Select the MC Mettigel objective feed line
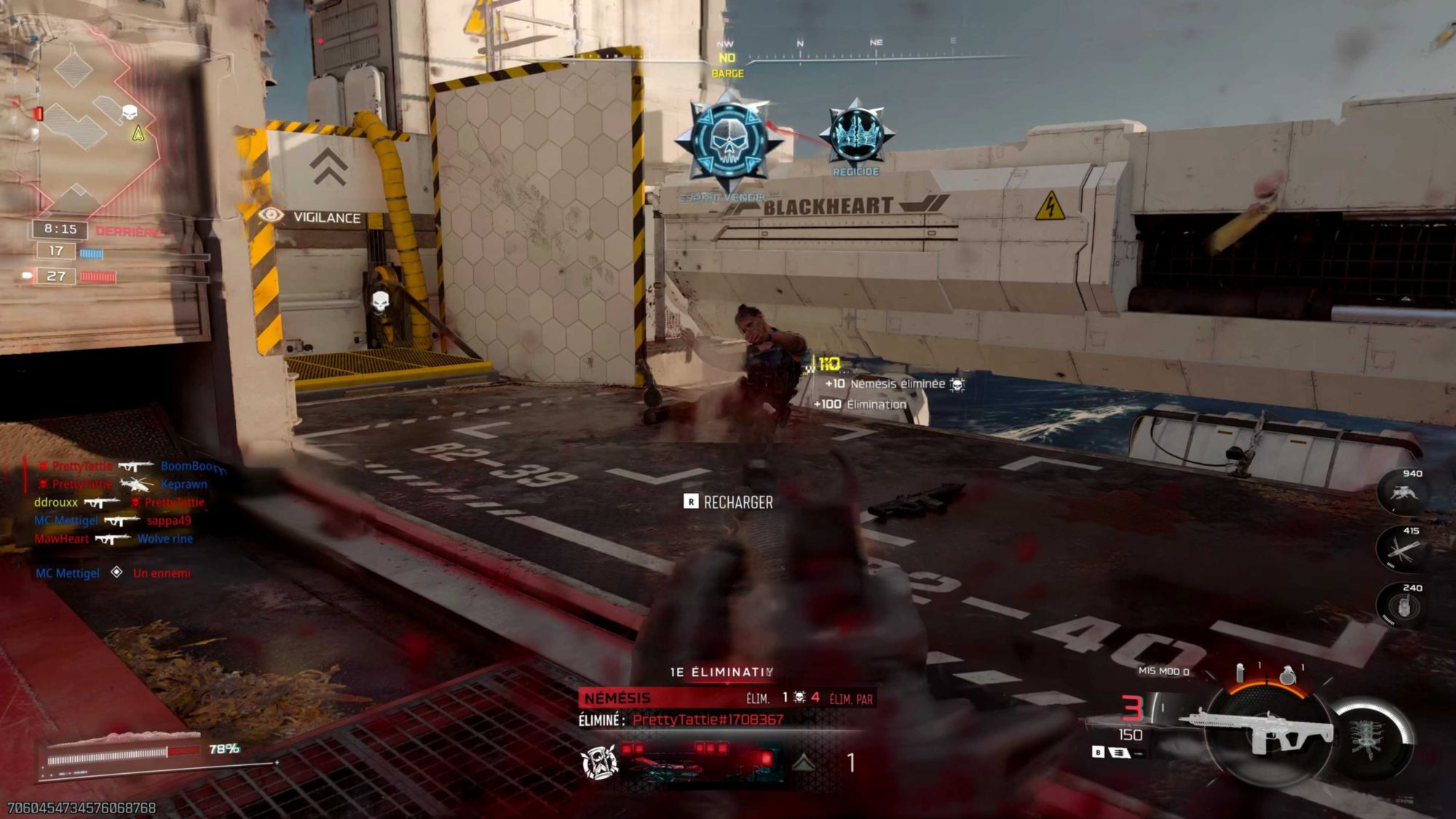The image size is (1456, 819). (114, 573)
